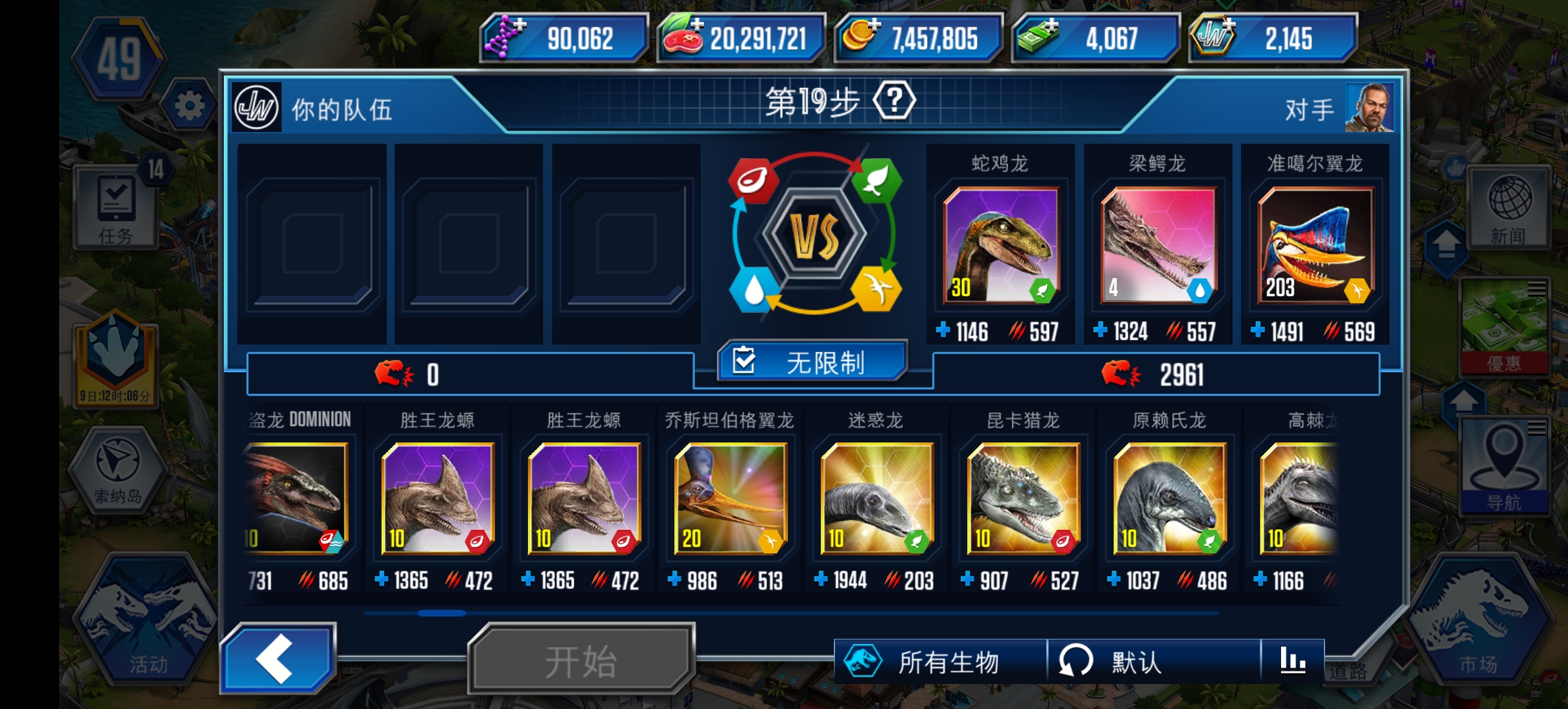Toggle the 无限制 battle rules checkbox
1568x709 pixels.
click(814, 360)
